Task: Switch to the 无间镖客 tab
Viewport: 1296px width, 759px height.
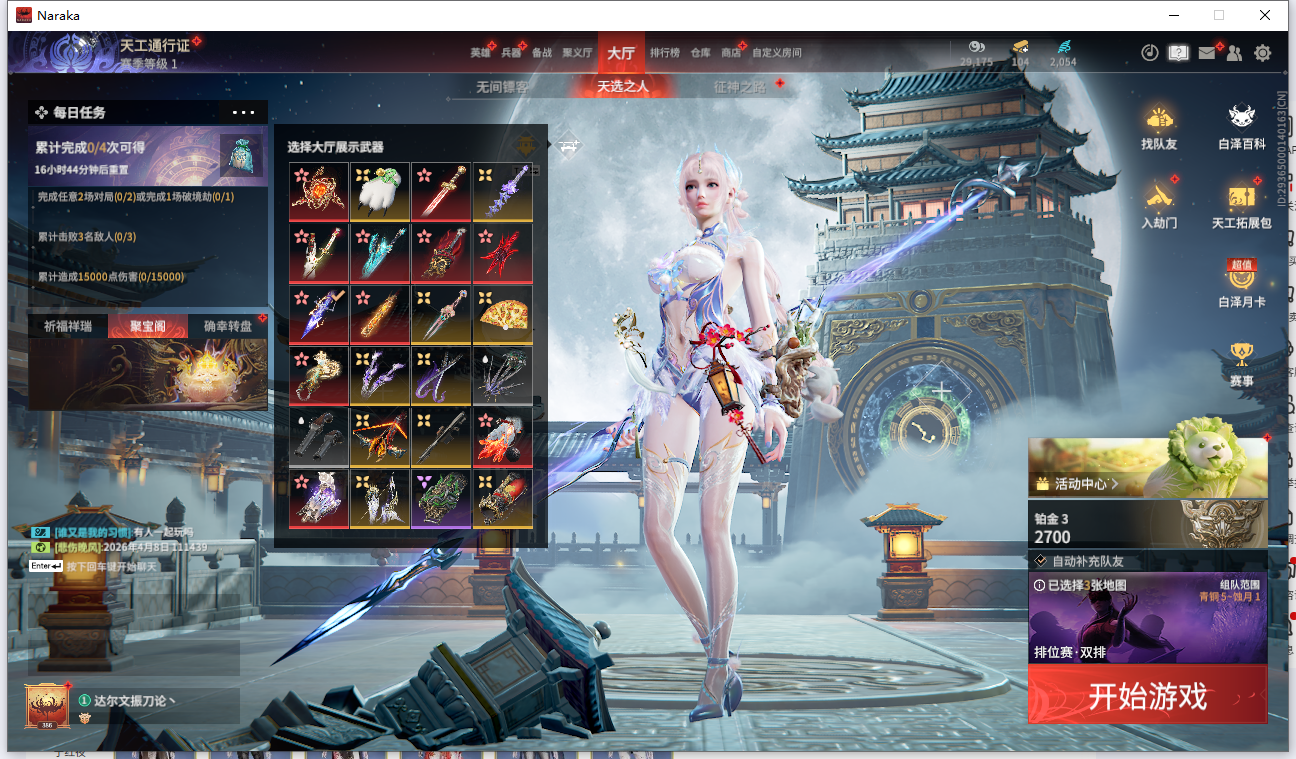Action: point(502,87)
